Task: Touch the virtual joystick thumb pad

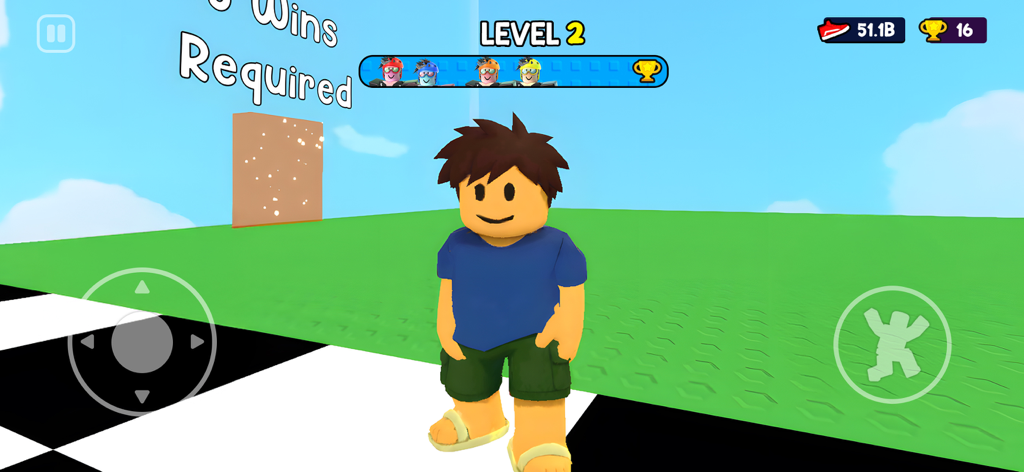Action: pyautogui.click(x=142, y=342)
